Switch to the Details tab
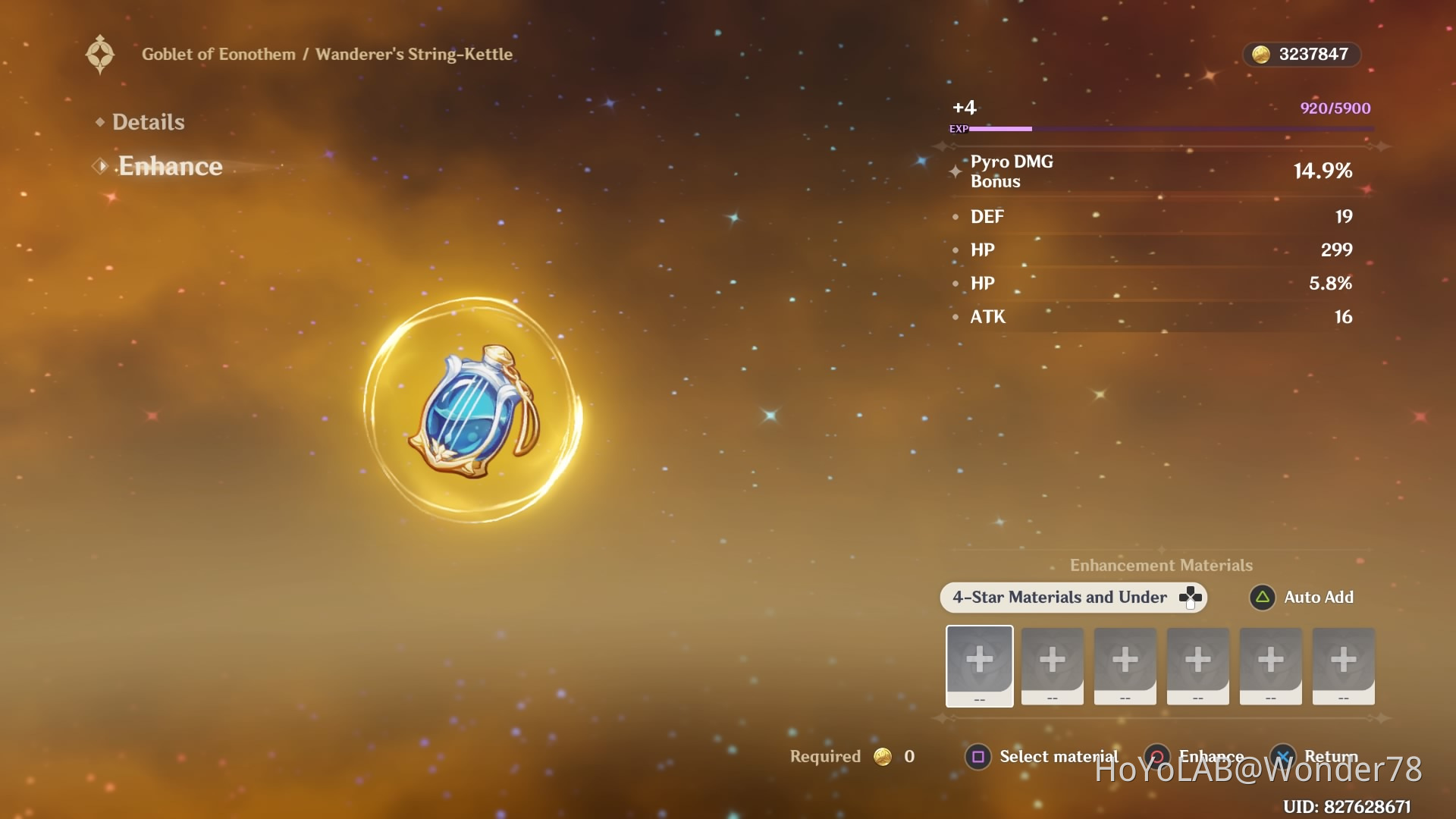Viewport: 1456px width, 819px height. (148, 122)
